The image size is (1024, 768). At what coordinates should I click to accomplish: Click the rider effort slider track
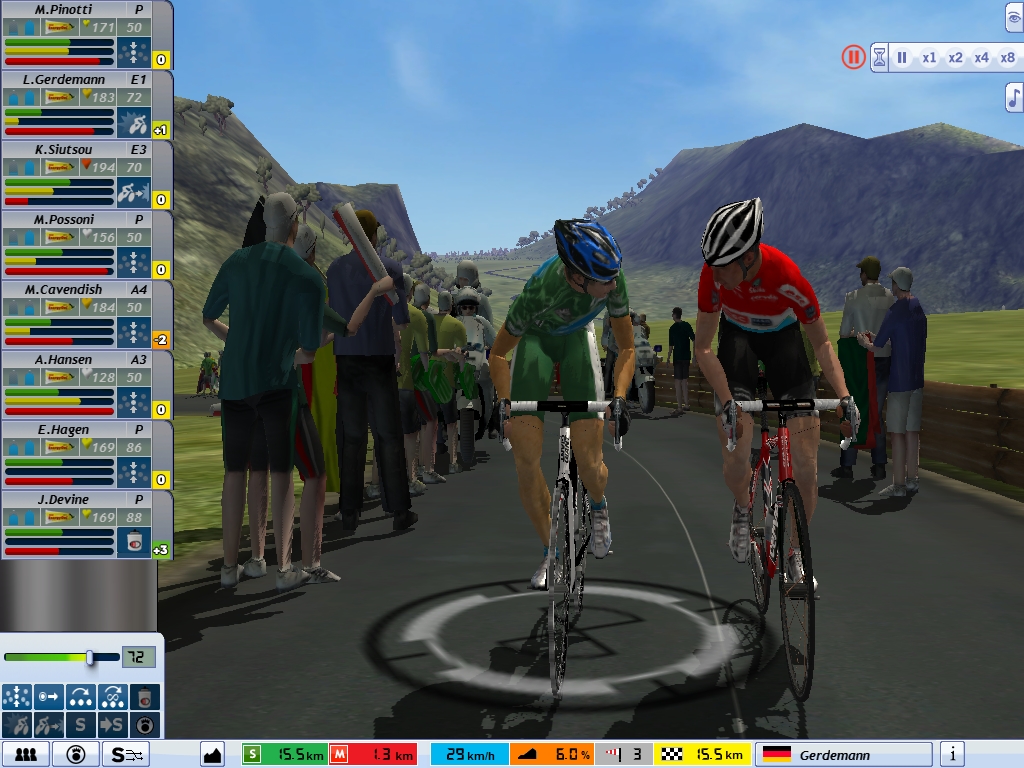[60, 657]
